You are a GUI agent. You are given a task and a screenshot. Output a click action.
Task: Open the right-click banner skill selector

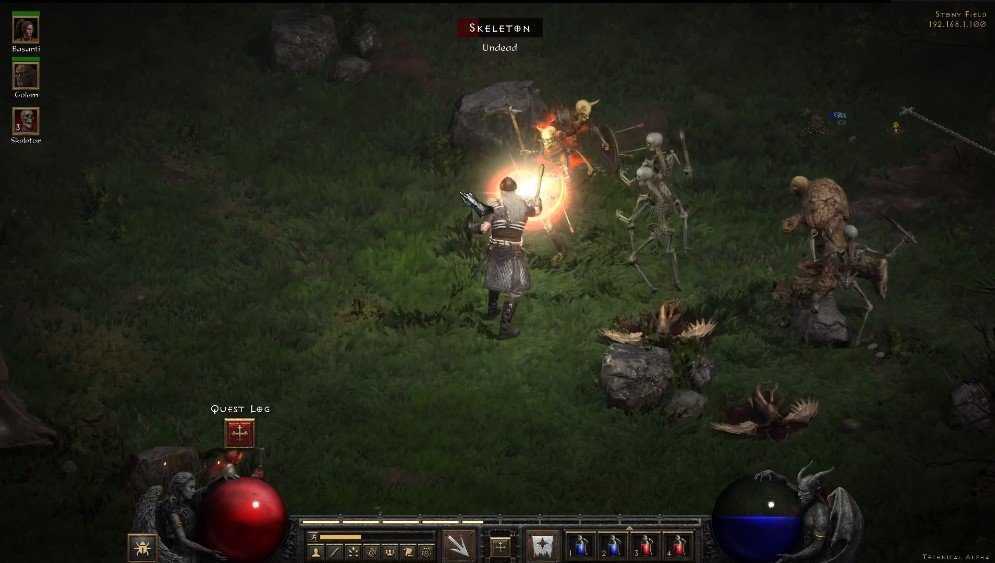click(543, 546)
